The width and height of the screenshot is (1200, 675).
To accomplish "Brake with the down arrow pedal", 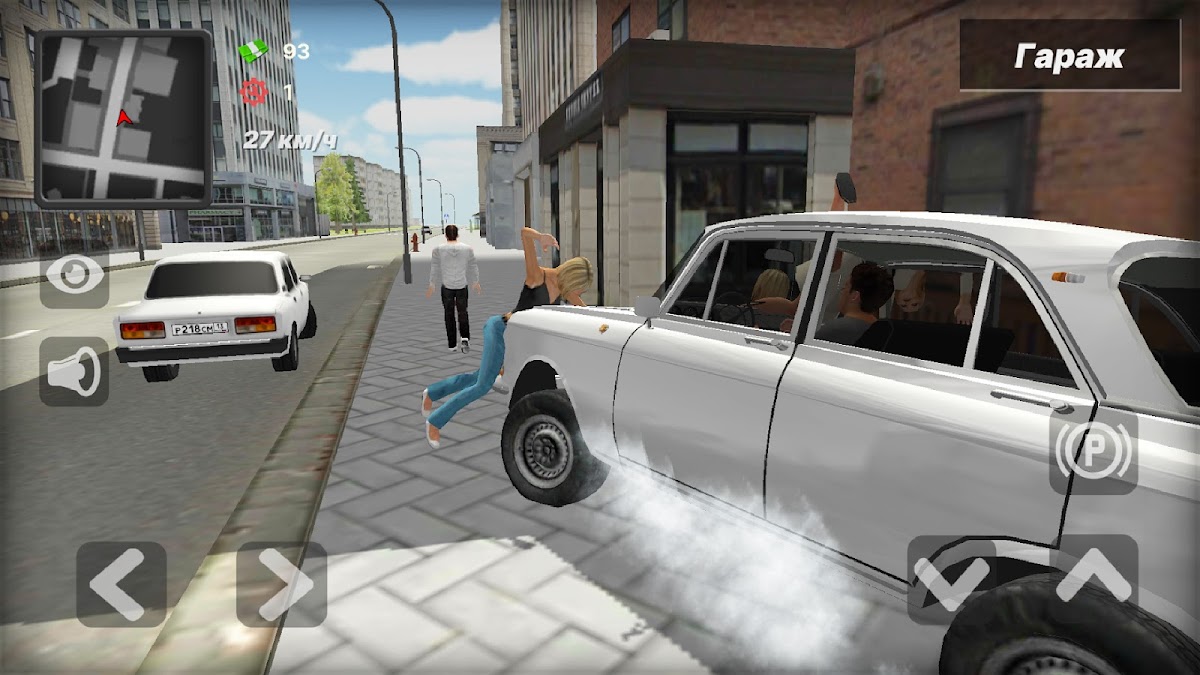I will click(x=951, y=579).
